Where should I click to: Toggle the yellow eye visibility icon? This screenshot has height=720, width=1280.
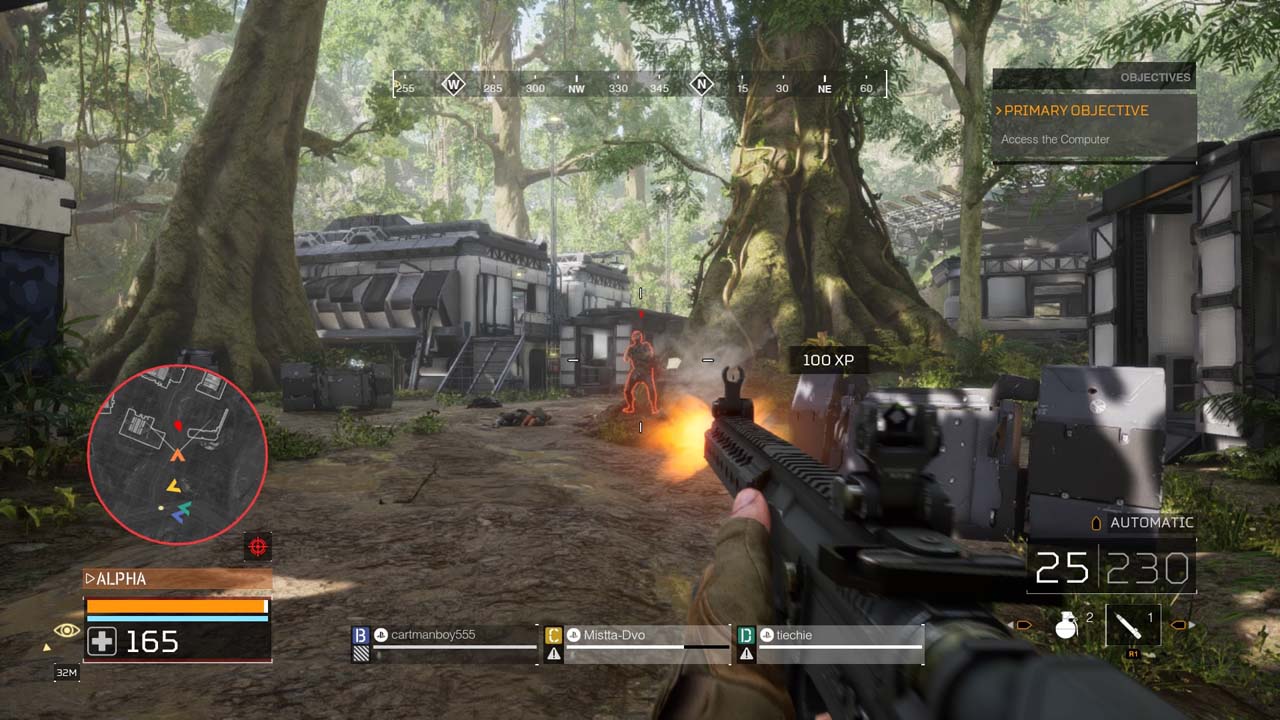click(x=67, y=630)
